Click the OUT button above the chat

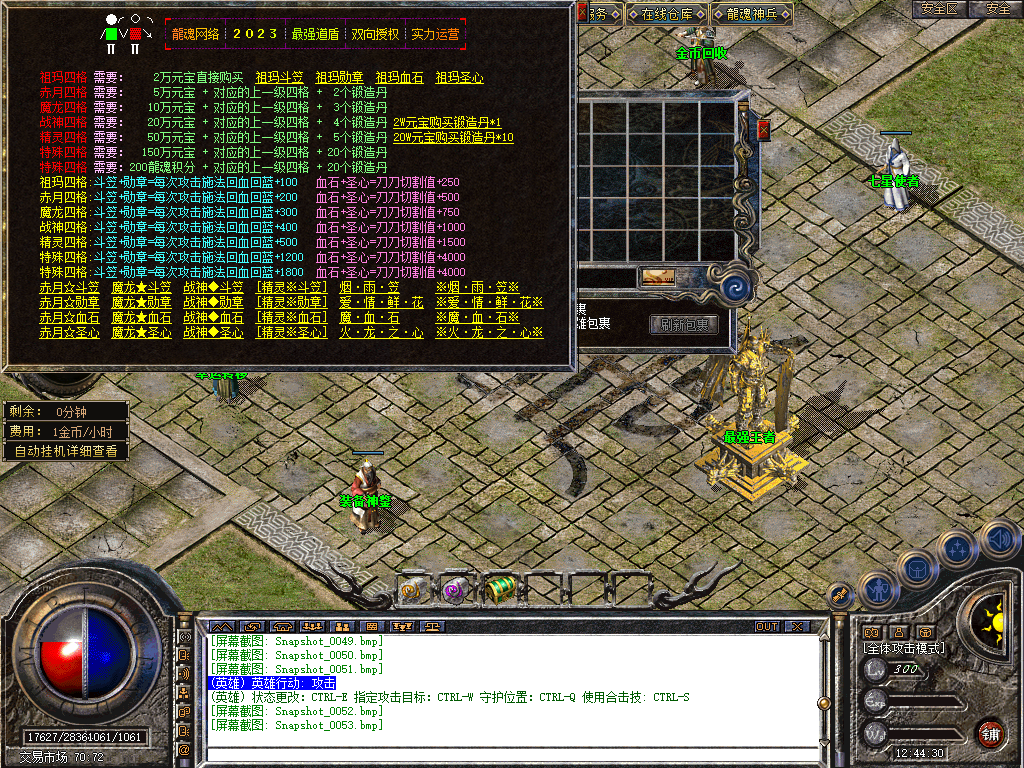pos(767,627)
